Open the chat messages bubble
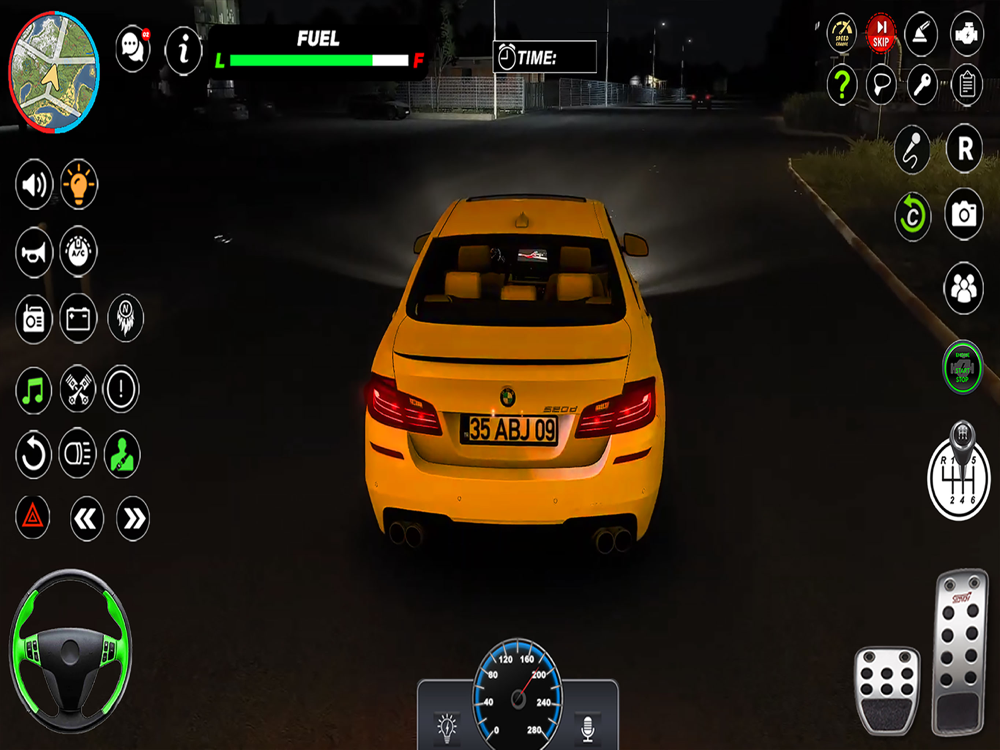This screenshot has width=1000, height=750. [133, 48]
